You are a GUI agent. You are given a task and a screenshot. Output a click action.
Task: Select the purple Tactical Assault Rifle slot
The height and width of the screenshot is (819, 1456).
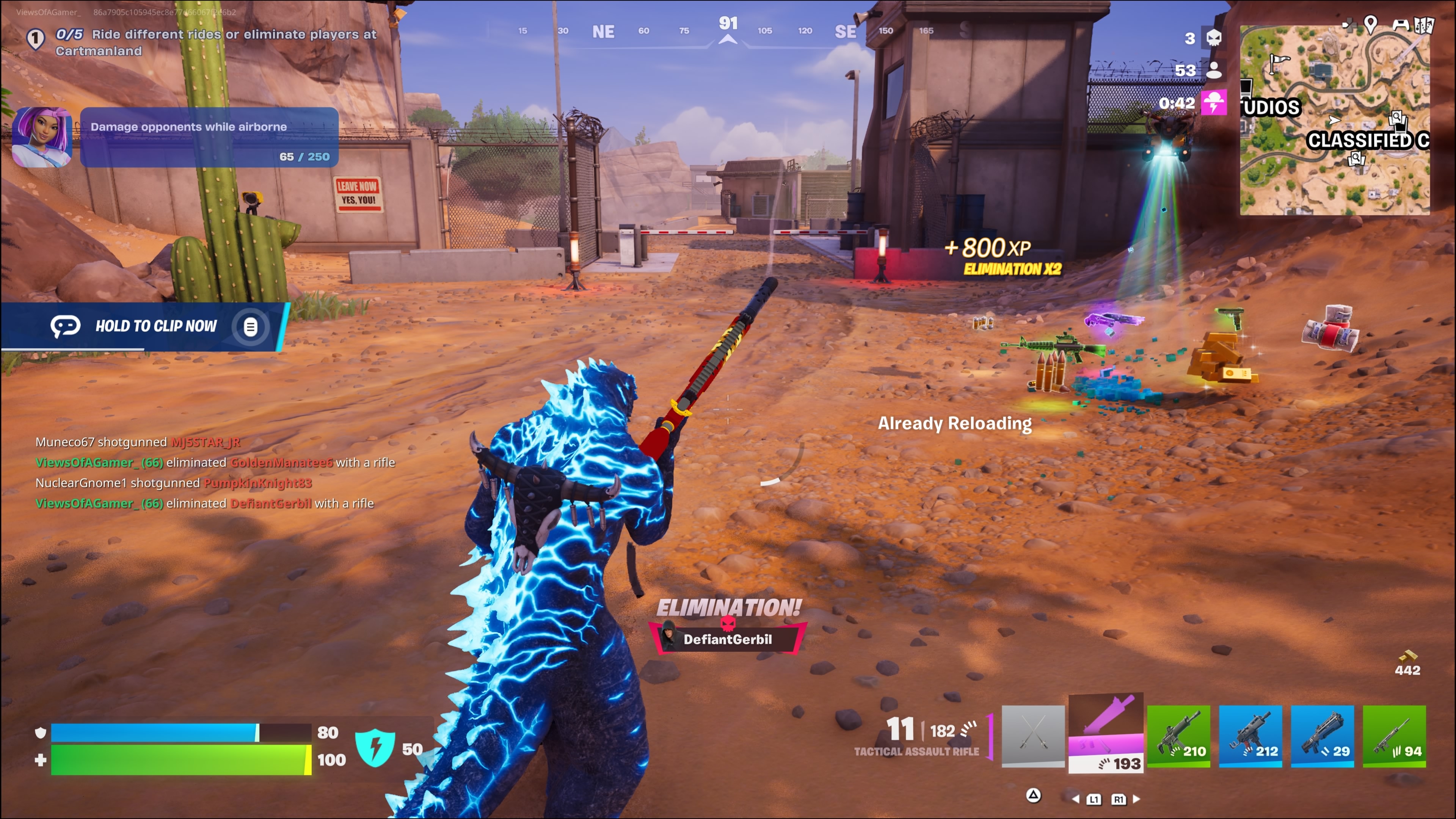click(x=1106, y=733)
